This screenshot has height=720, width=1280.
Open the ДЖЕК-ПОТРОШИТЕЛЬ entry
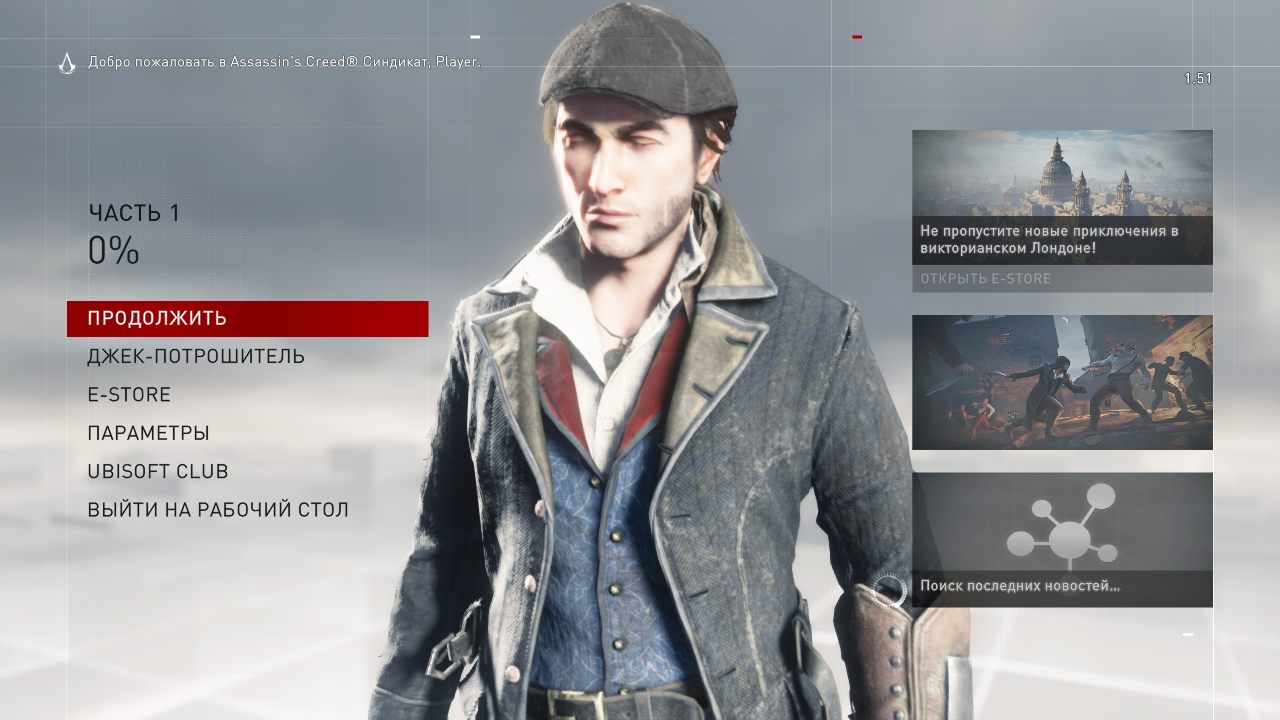[196, 357]
